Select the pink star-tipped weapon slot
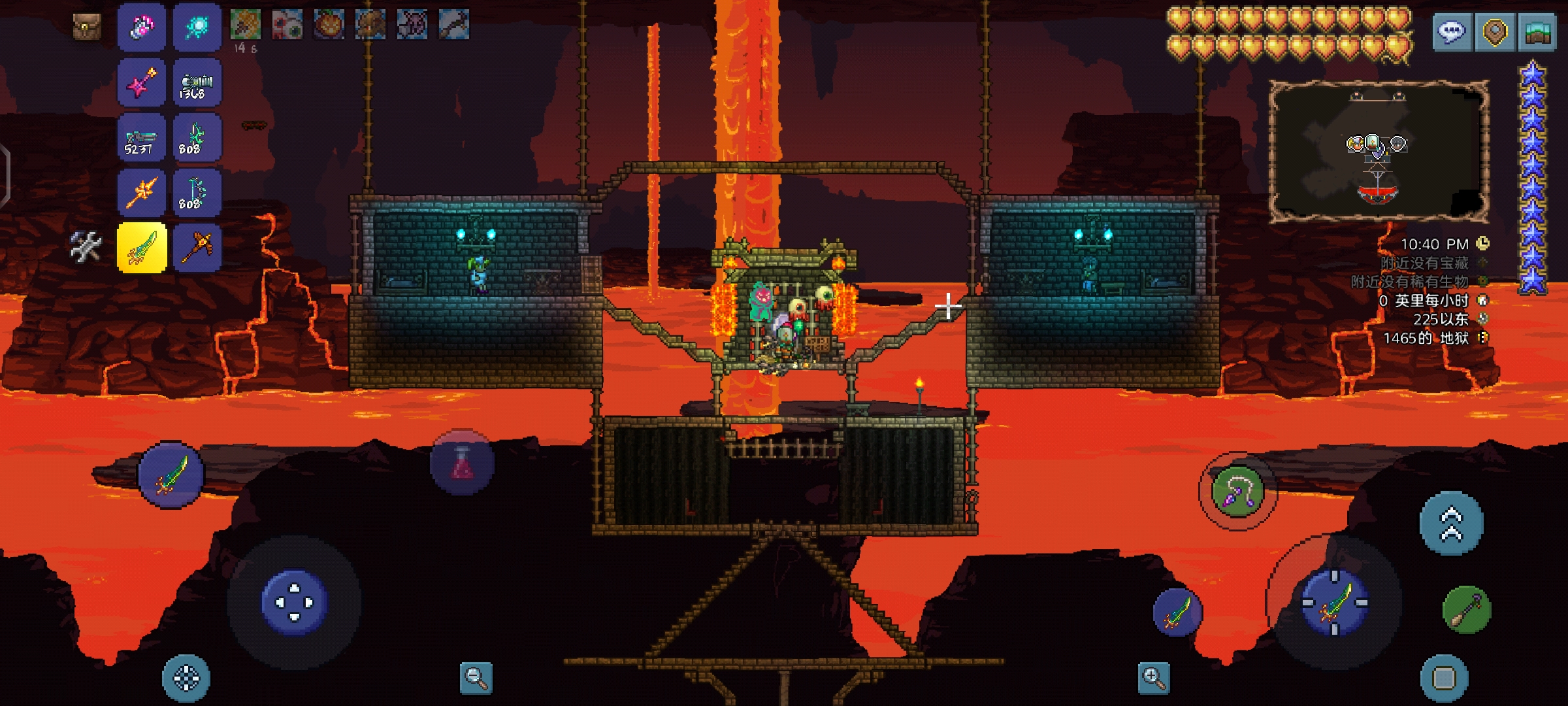Screen dimensions: 1568x706 point(142,84)
